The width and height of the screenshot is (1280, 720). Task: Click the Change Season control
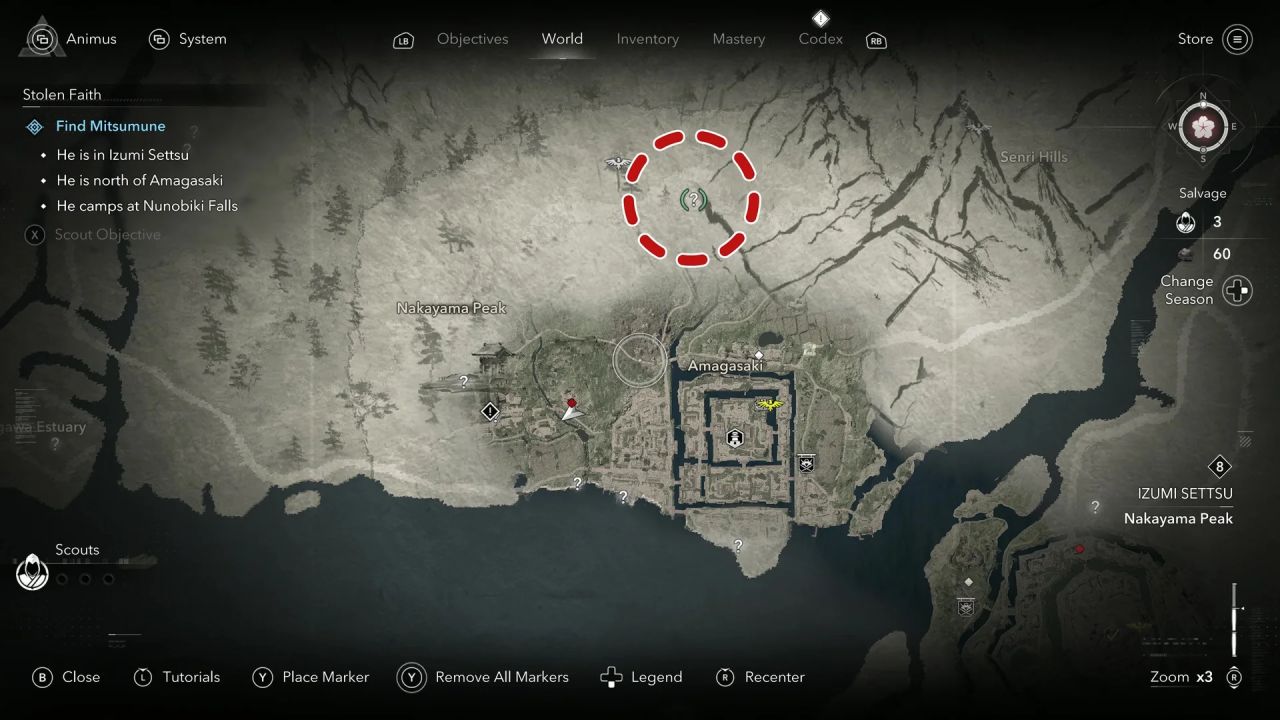point(1237,291)
